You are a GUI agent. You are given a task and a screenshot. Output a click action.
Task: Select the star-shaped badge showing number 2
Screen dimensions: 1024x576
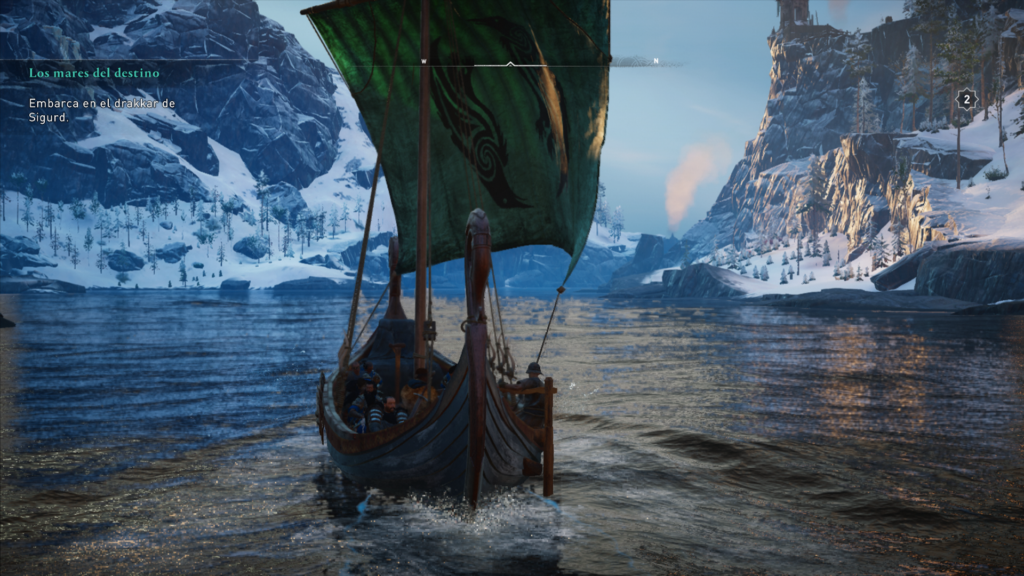965,99
